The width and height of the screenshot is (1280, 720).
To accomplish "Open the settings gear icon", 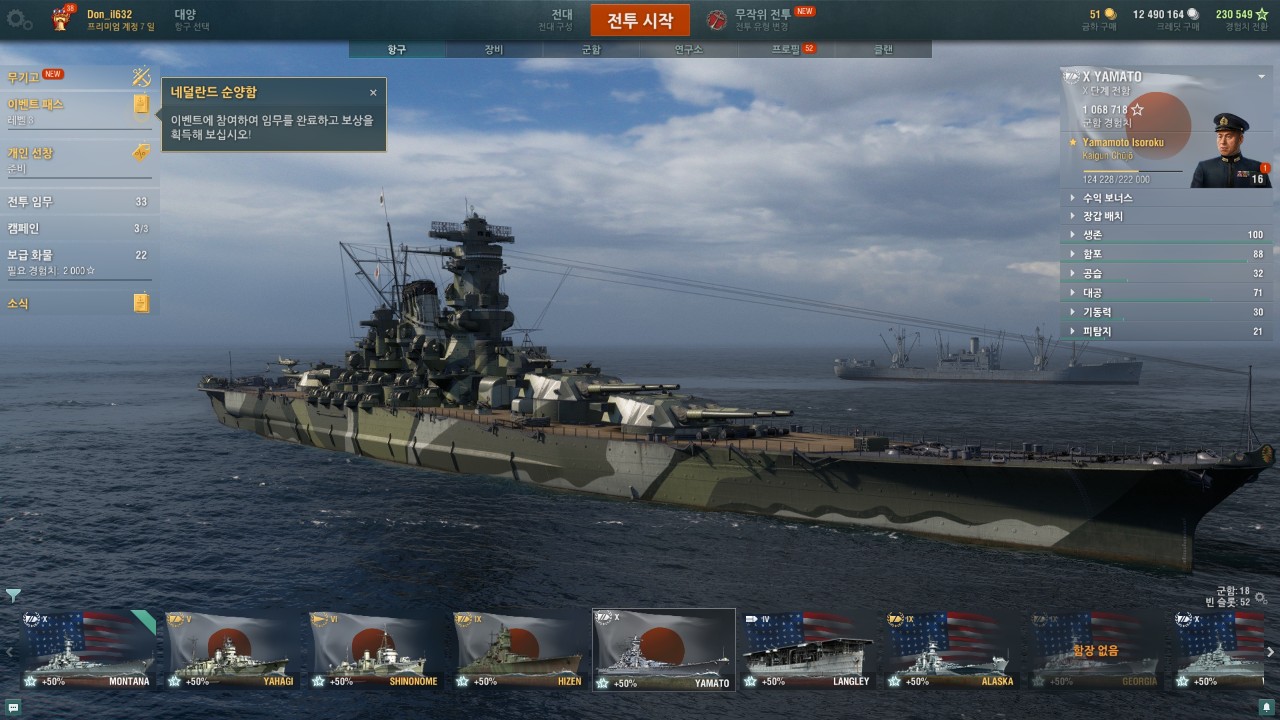I will pos(19,19).
